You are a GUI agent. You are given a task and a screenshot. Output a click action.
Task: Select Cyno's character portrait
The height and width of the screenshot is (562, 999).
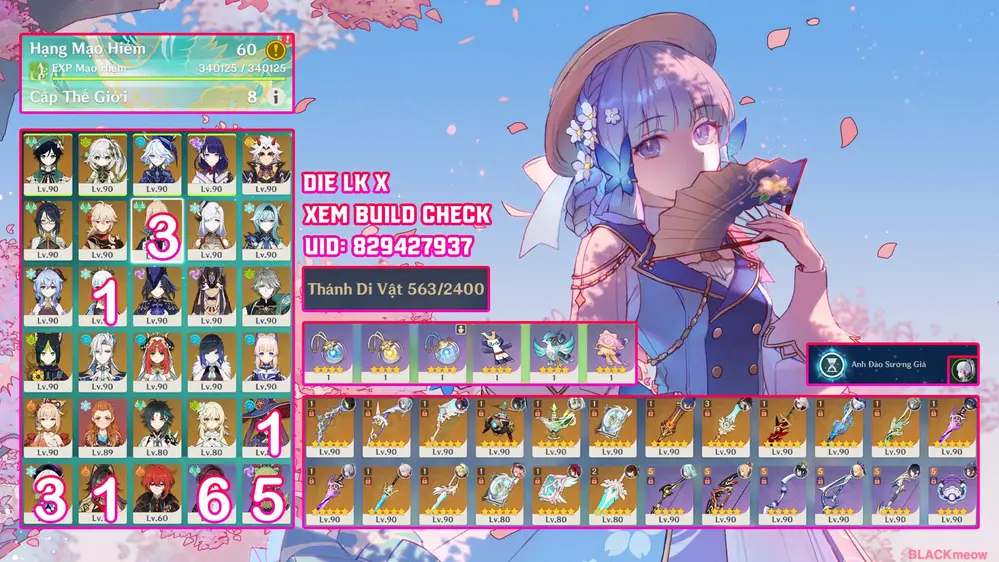210,293
